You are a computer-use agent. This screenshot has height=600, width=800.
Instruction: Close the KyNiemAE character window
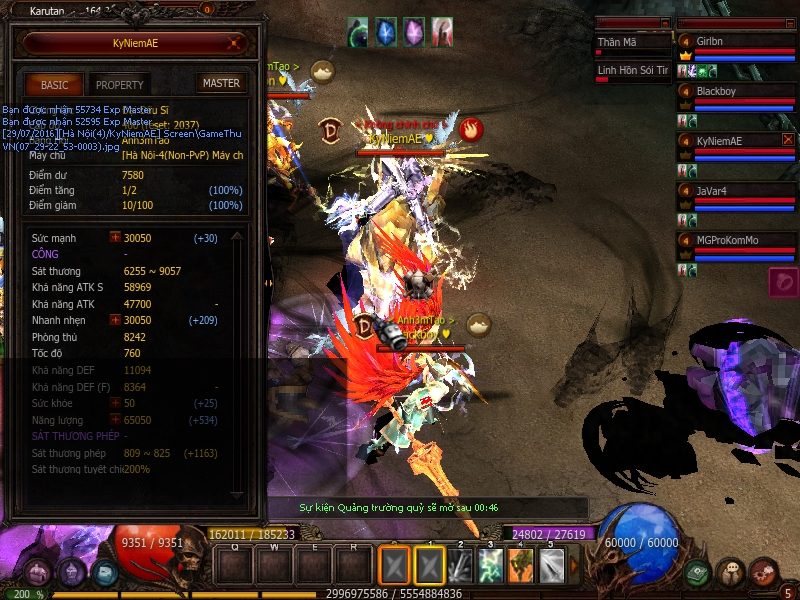[233, 43]
